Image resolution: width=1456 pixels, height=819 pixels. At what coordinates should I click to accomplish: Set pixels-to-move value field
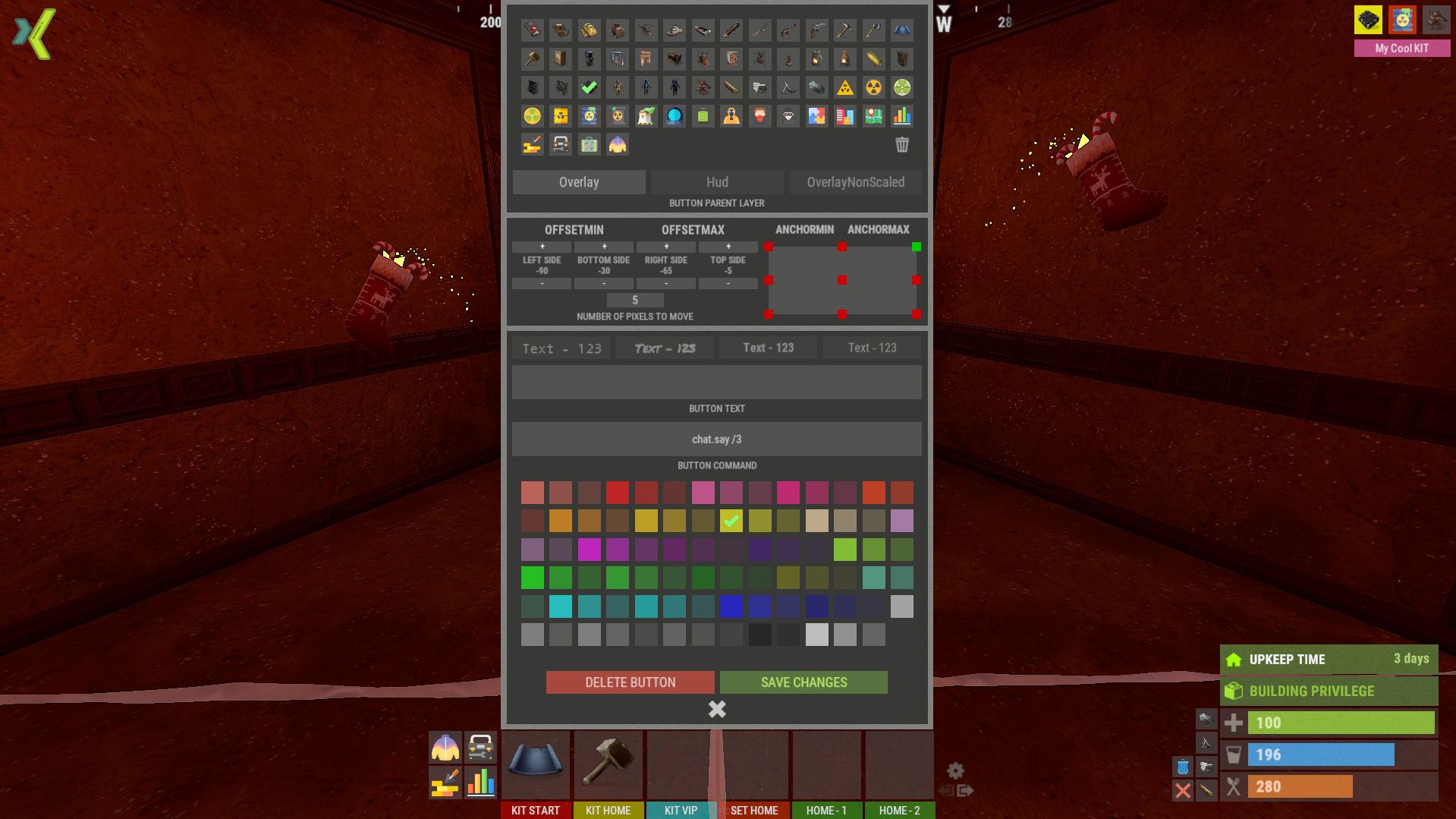(635, 301)
